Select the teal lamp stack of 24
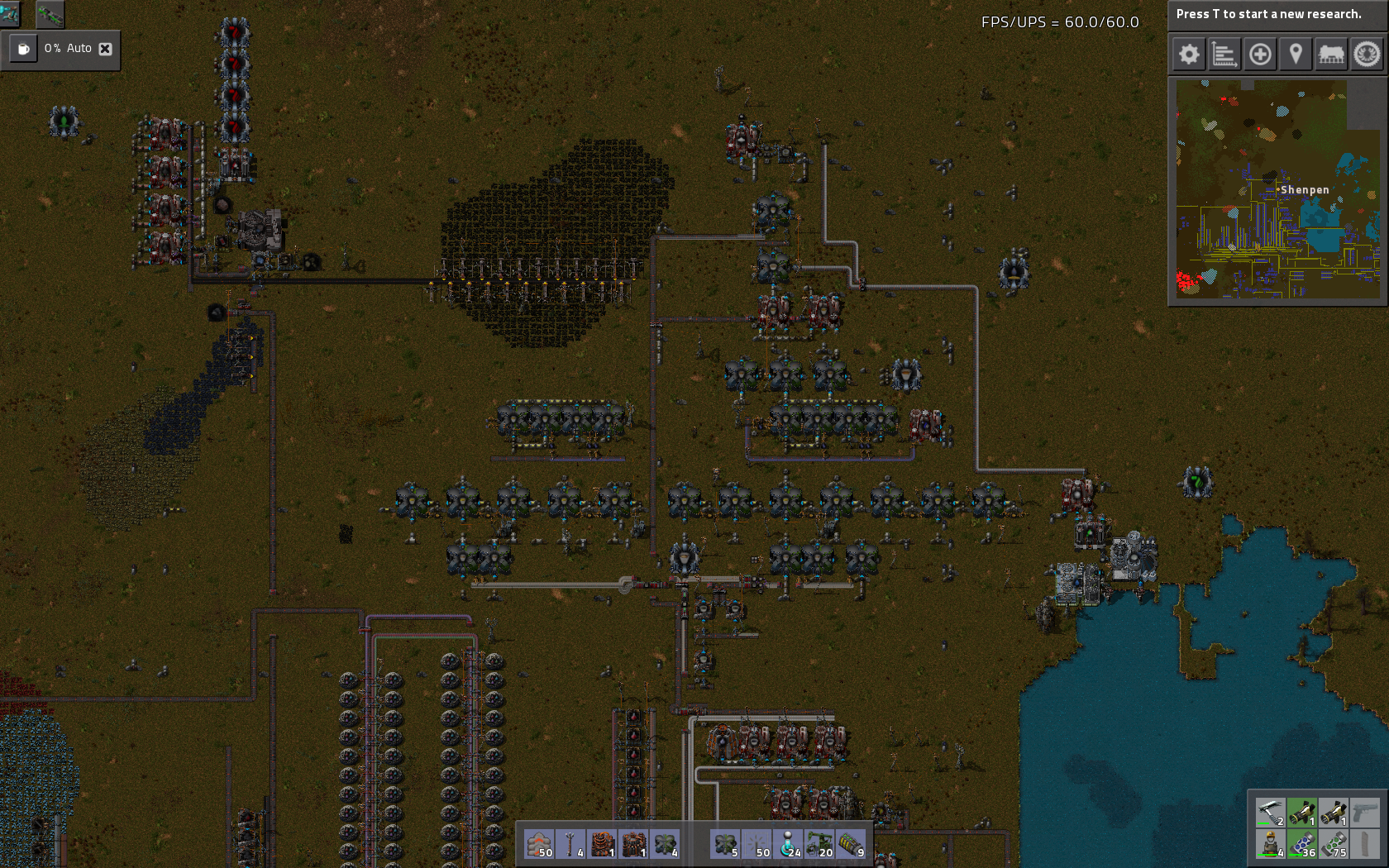This screenshot has height=868, width=1389. tap(788, 844)
